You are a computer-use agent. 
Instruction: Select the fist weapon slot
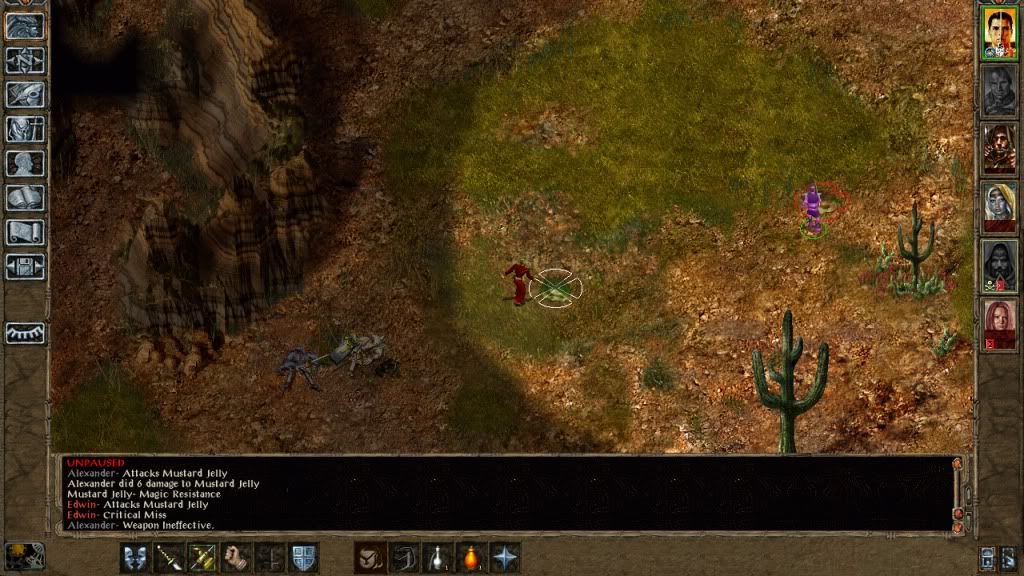pos(237,557)
